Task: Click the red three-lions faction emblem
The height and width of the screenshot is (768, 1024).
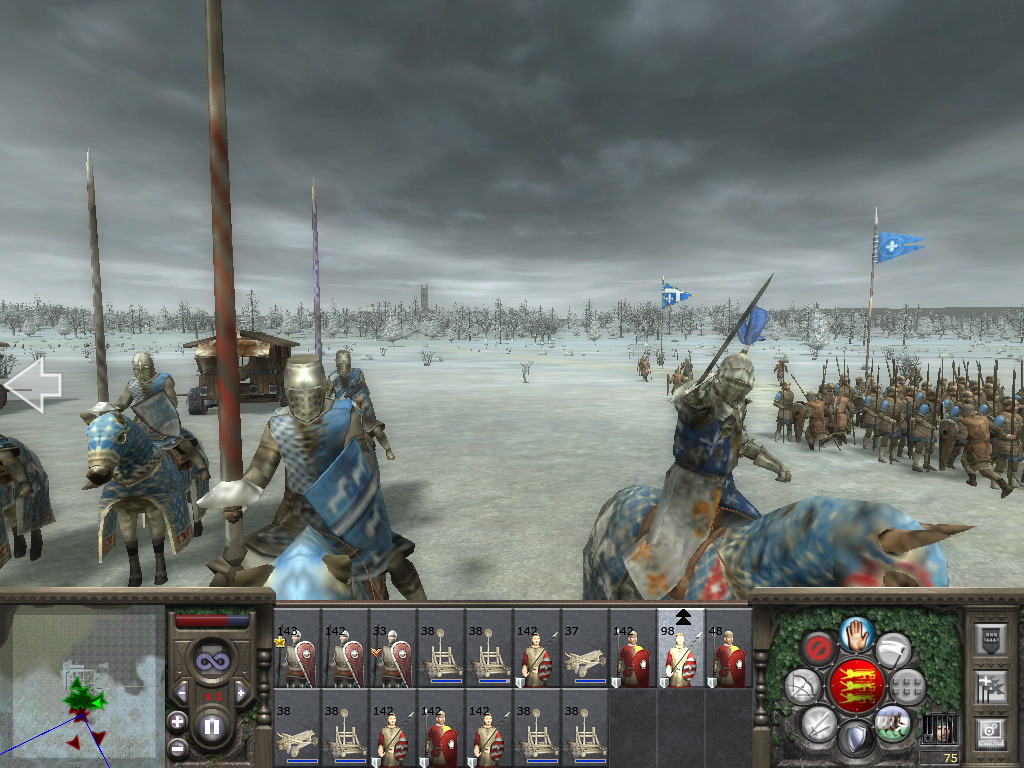Action: pos(856,686)
